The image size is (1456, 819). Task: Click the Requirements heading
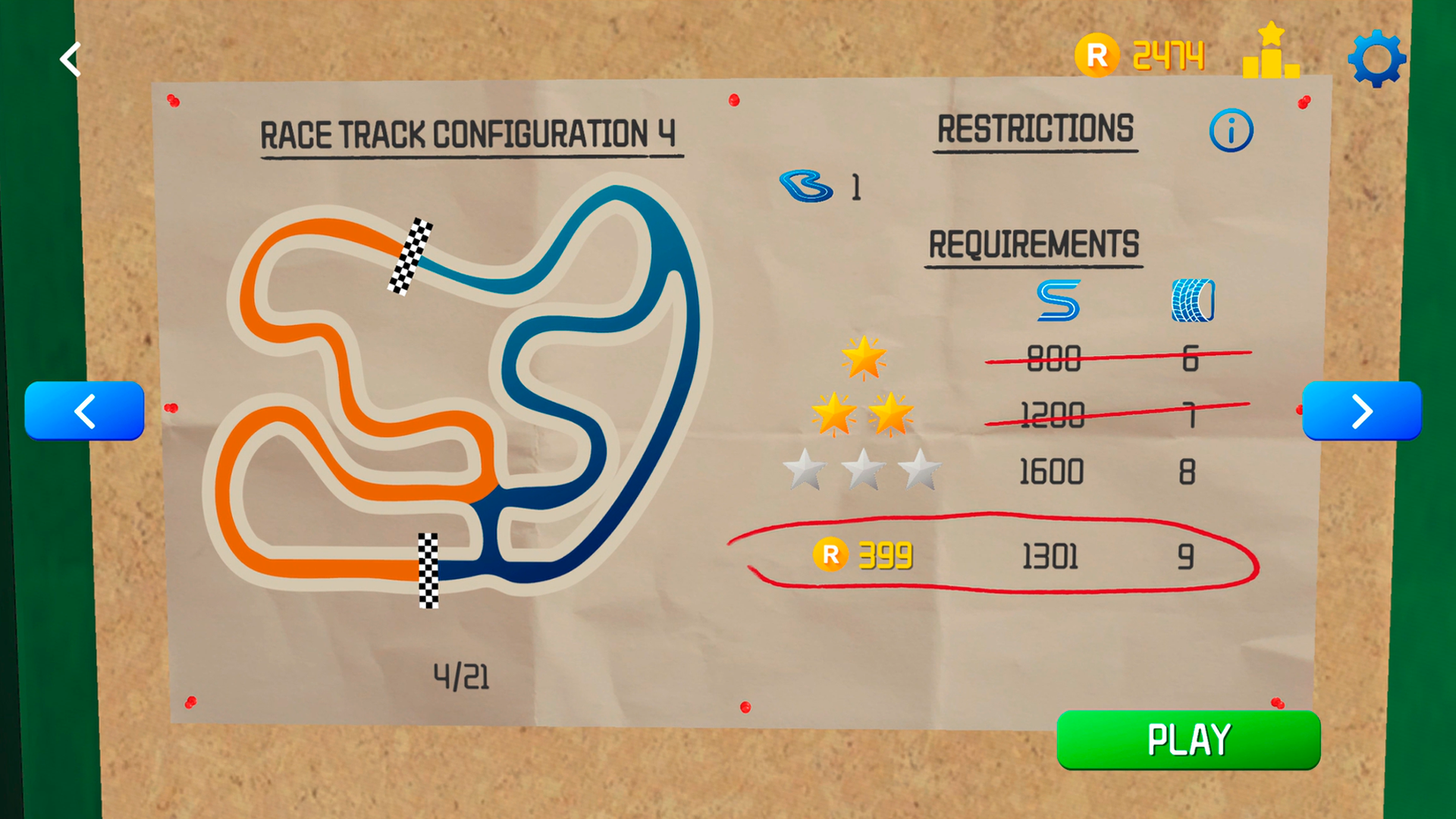point(1033,243)
